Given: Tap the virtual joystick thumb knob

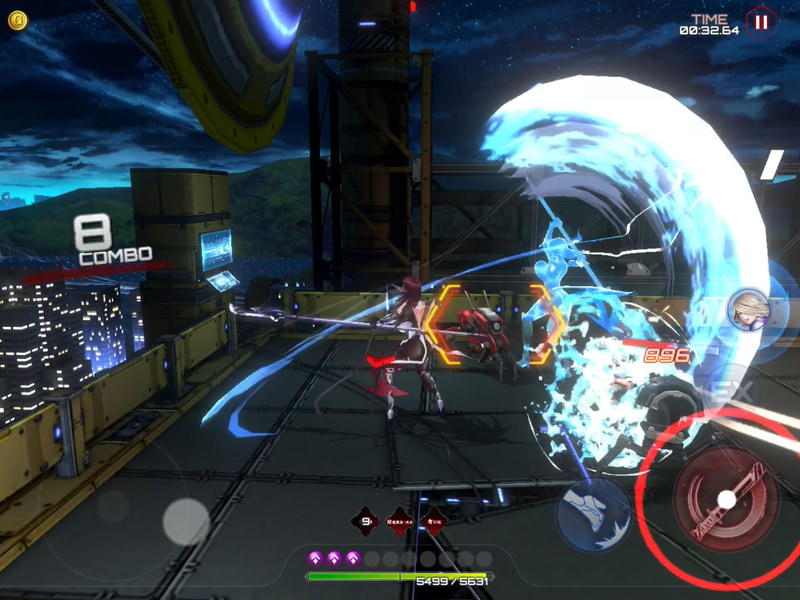Looking at the screenshot, I should (x=186, y=521).
